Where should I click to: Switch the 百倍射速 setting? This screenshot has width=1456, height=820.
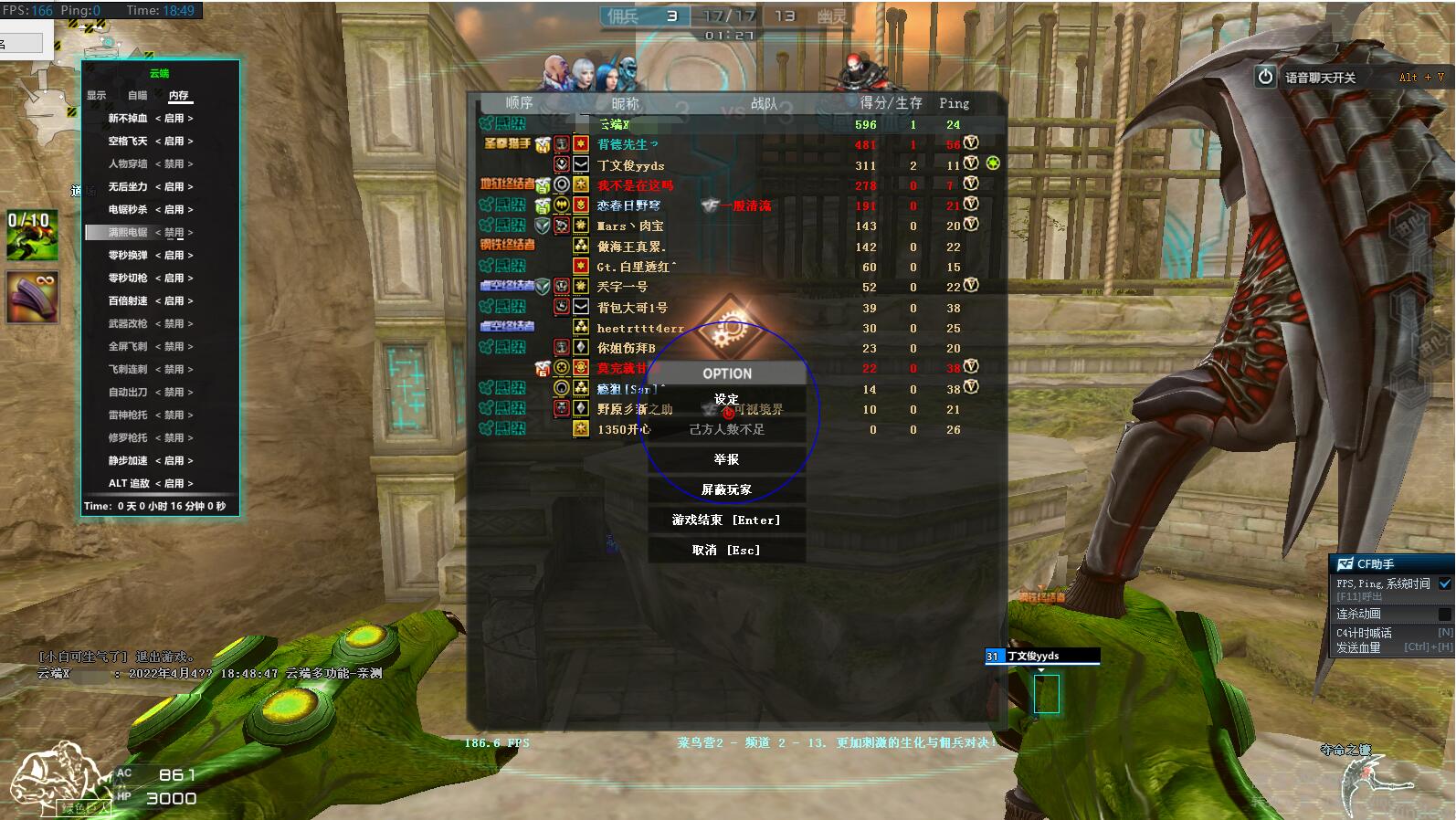174,300
